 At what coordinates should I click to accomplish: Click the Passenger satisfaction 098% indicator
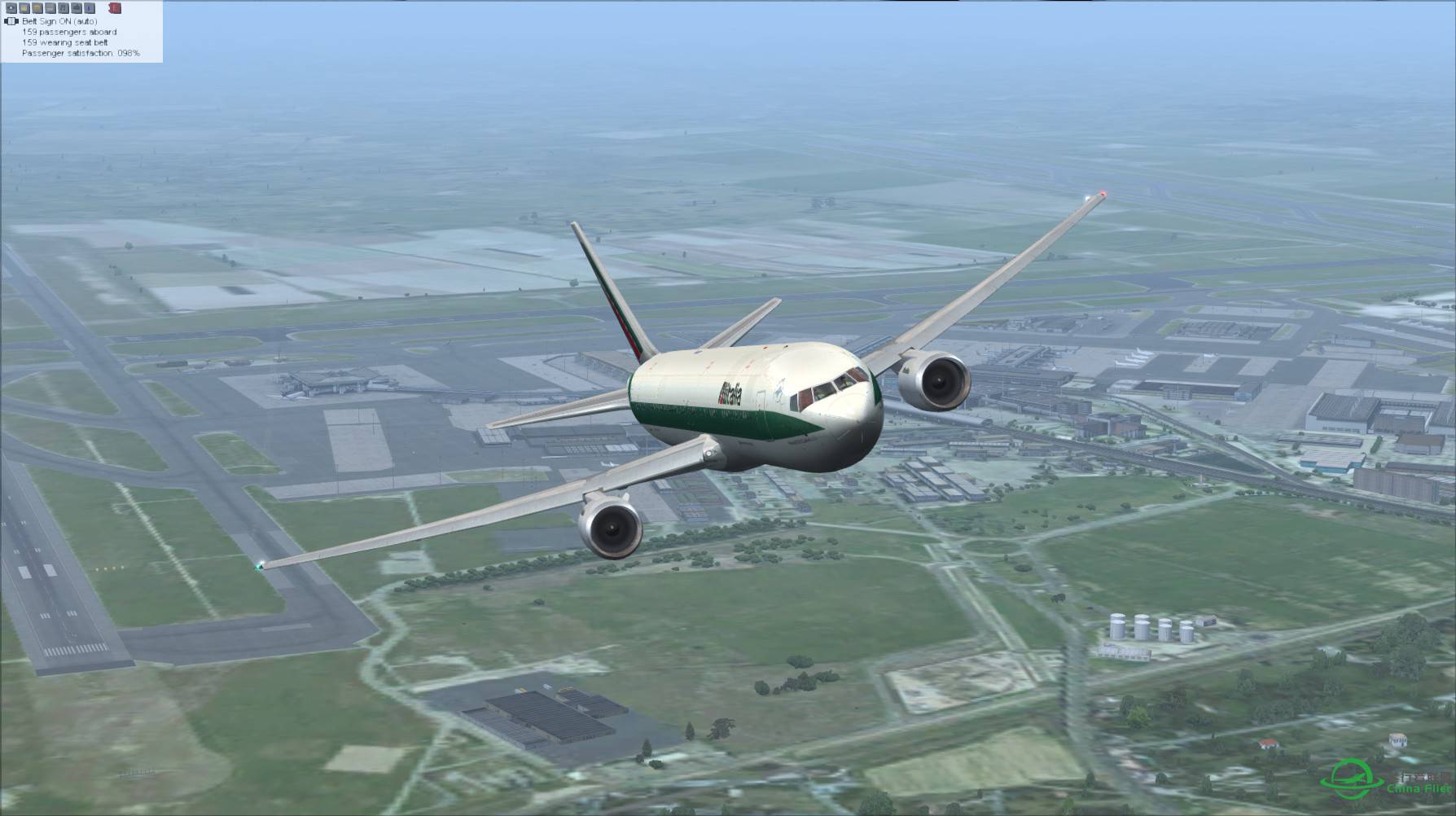coord(80,54)
